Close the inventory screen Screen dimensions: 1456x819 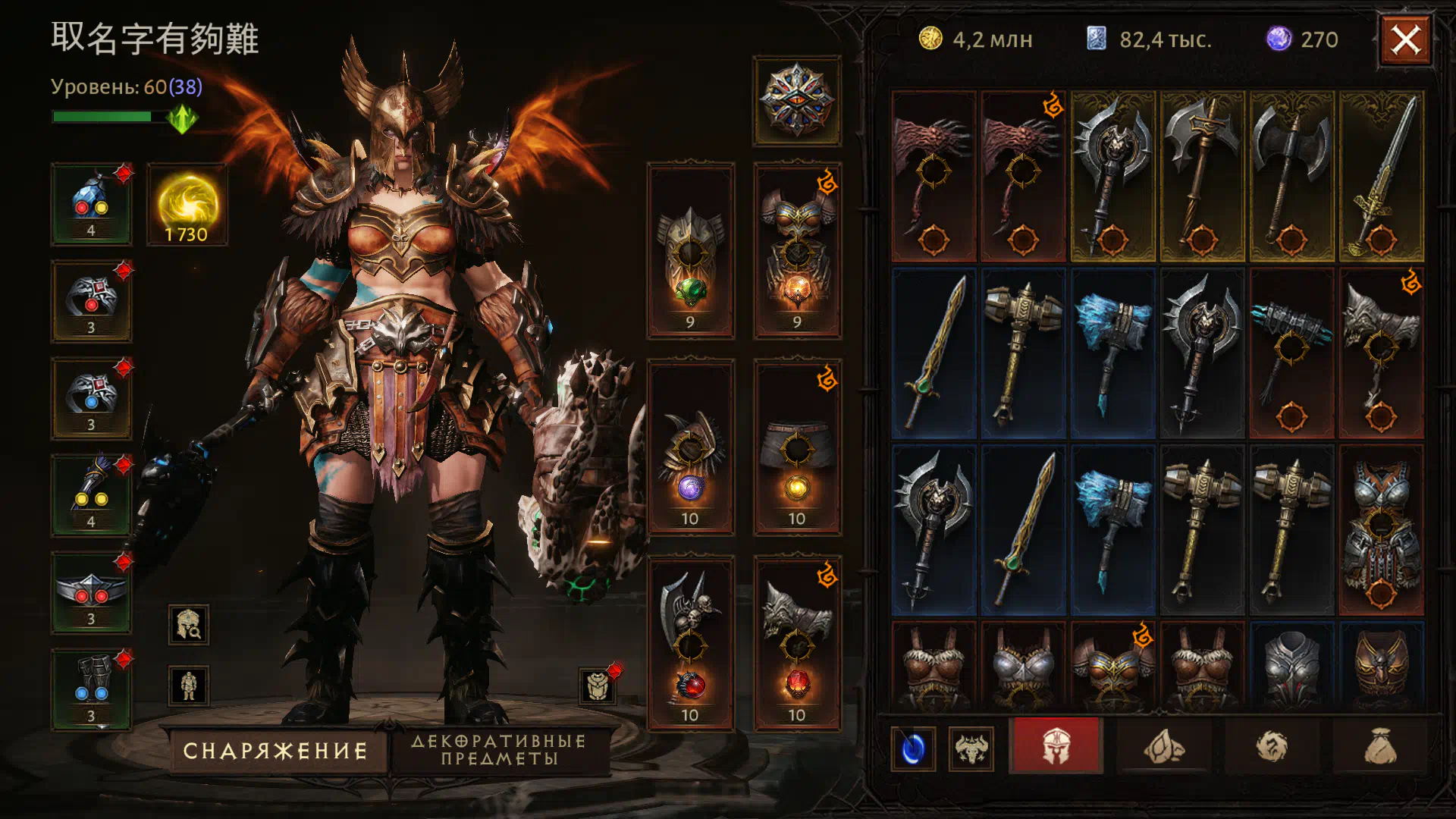(1405, 40)
